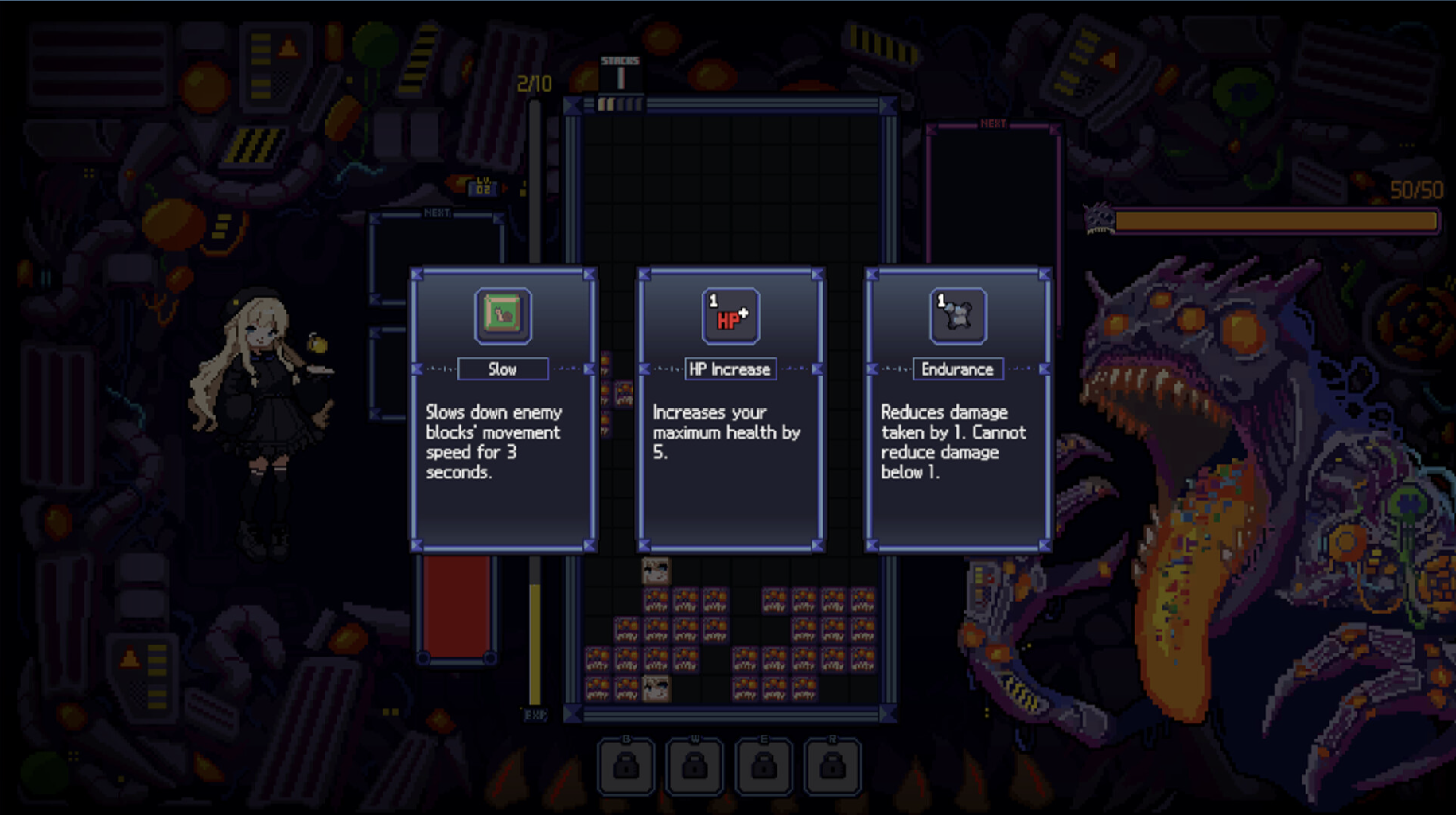Image resolution: width=1456 pixels, height=815 pixels.
Task: Click the locked W ability slot
Action: click(x=695, y=766)
